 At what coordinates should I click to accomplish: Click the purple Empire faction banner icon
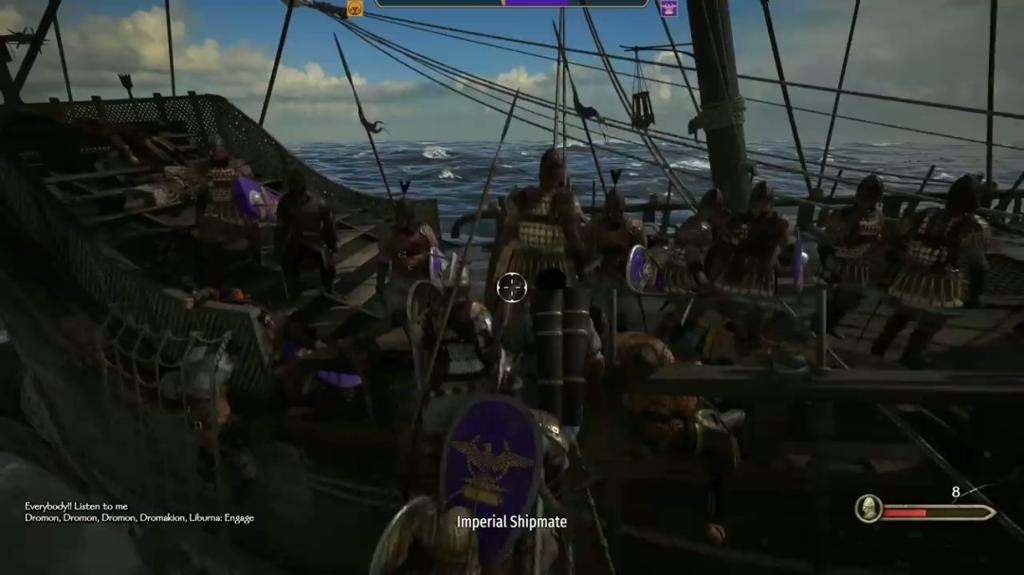click(x=667, y=8)
